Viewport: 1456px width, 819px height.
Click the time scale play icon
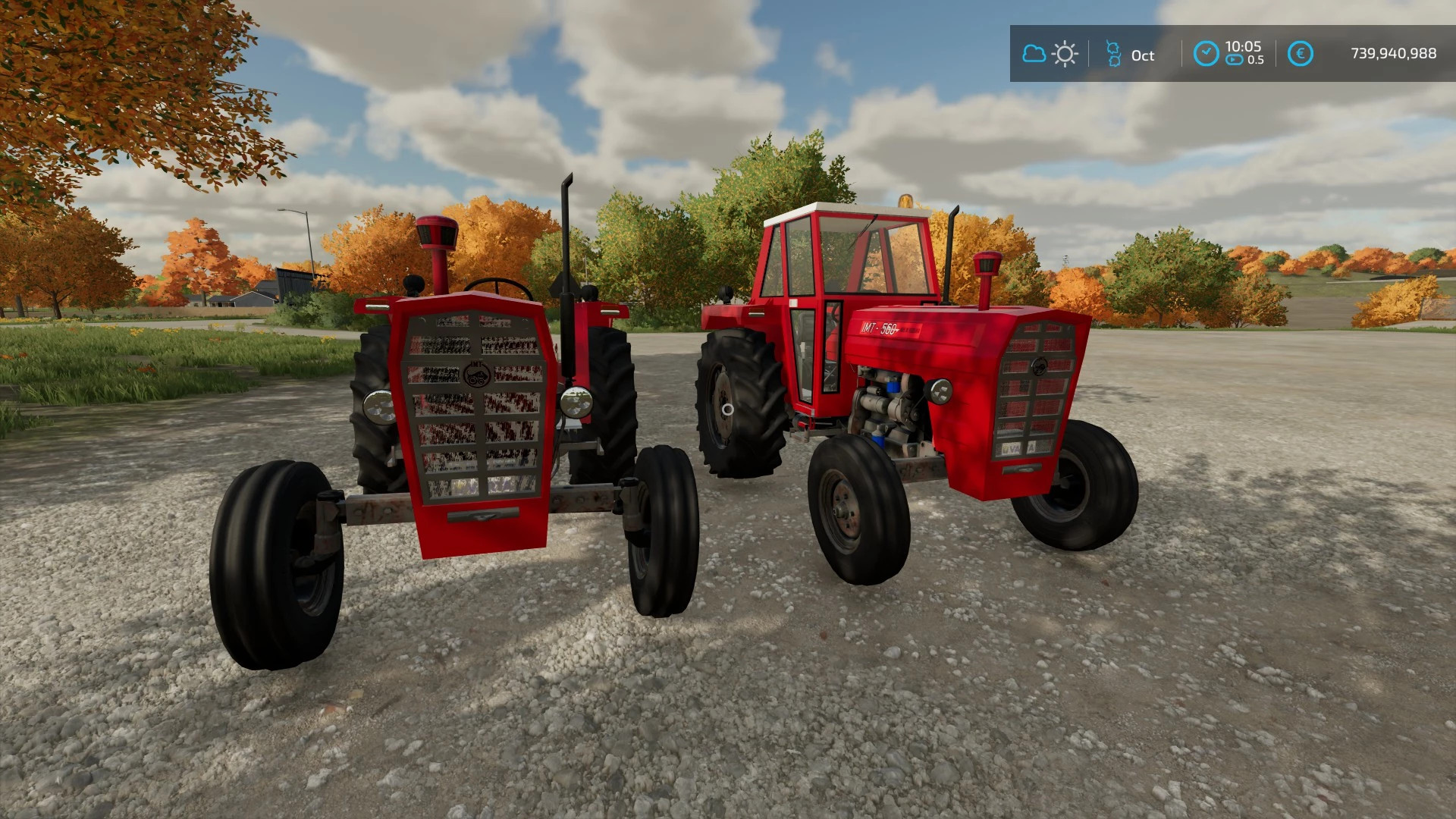click(1234, 59)
